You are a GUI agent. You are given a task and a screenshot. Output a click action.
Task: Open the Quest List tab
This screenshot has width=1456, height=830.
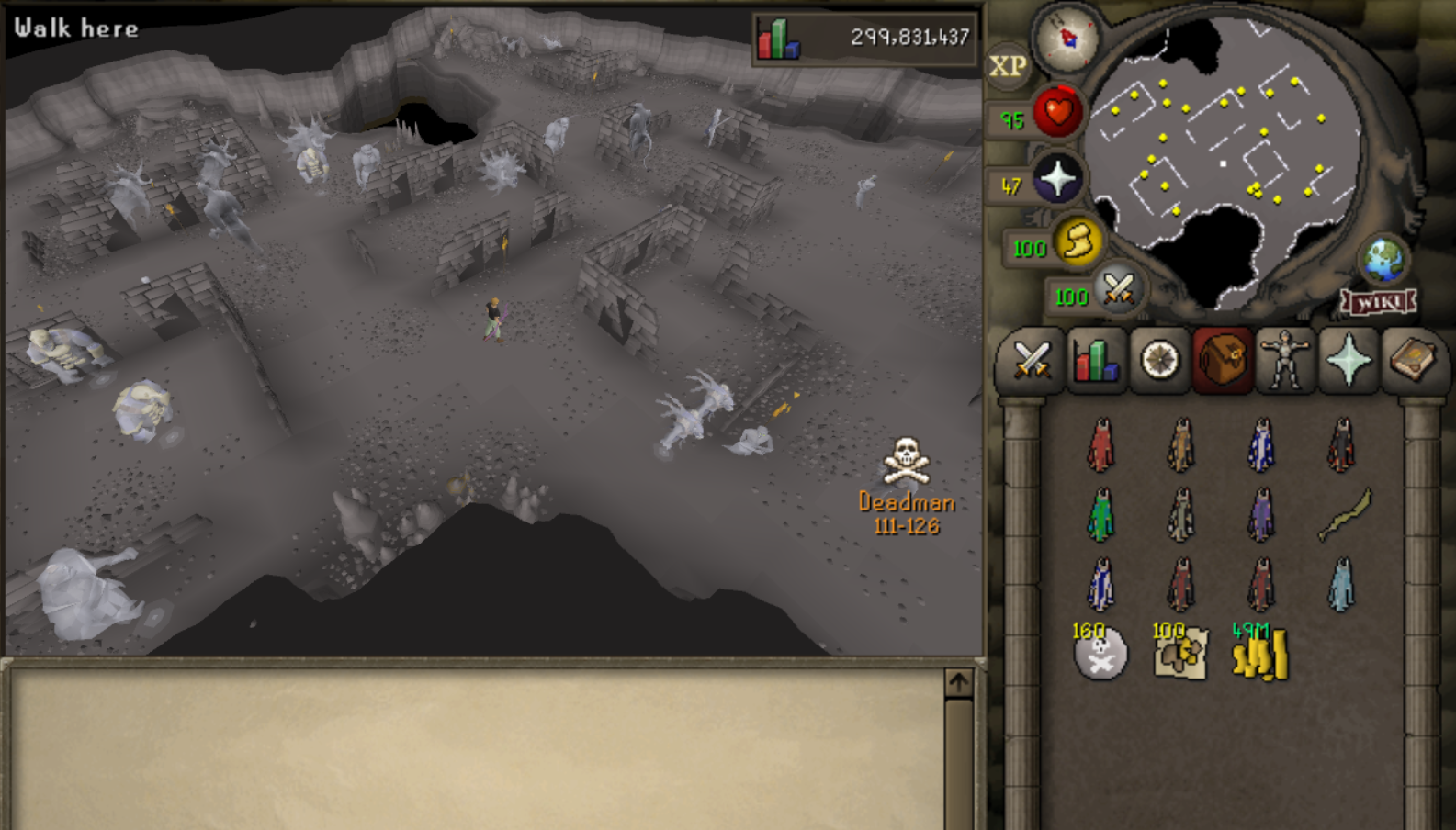pos(1159,360)
